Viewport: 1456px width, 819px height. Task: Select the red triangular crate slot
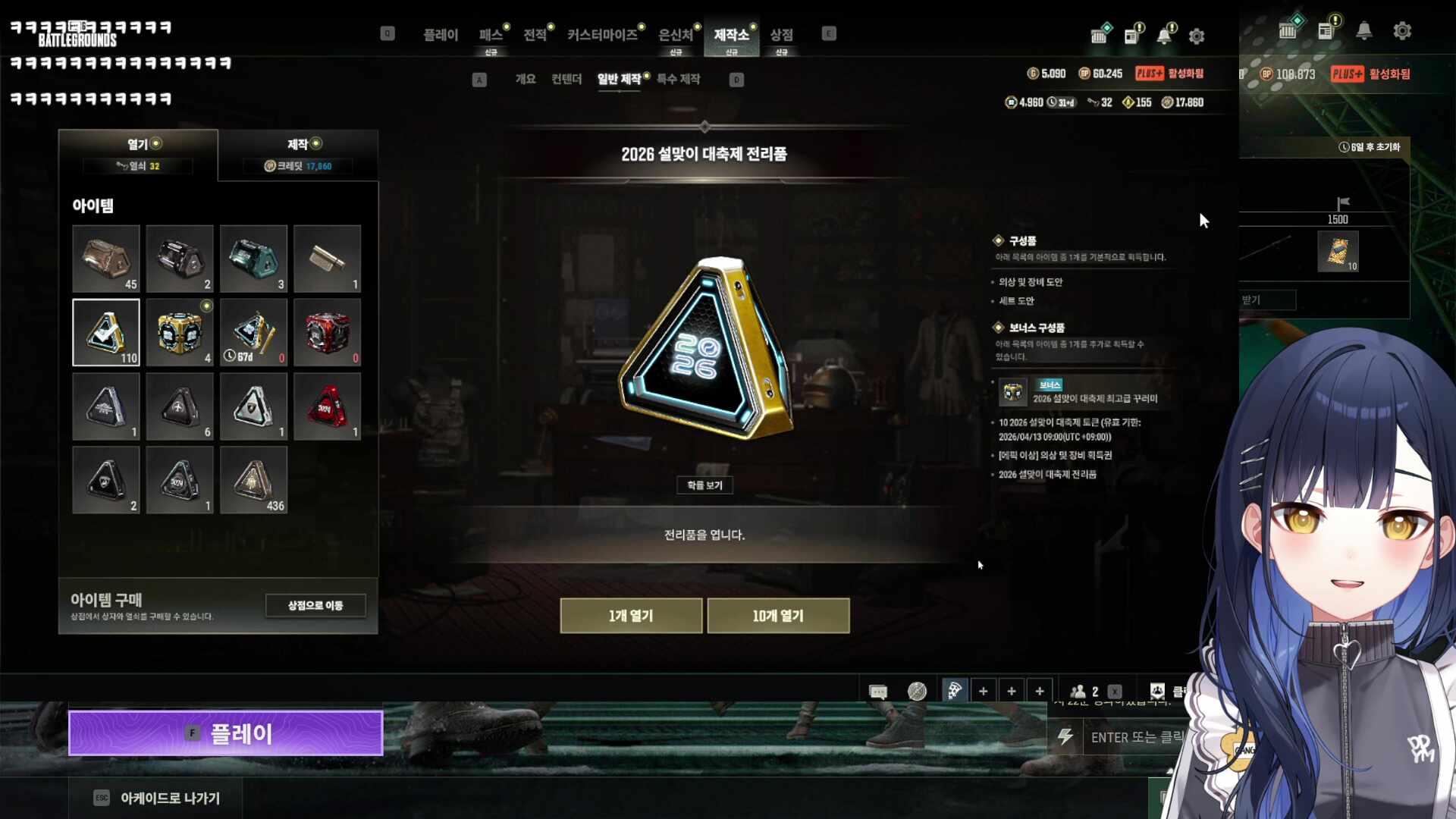click(x=327, y=406)
